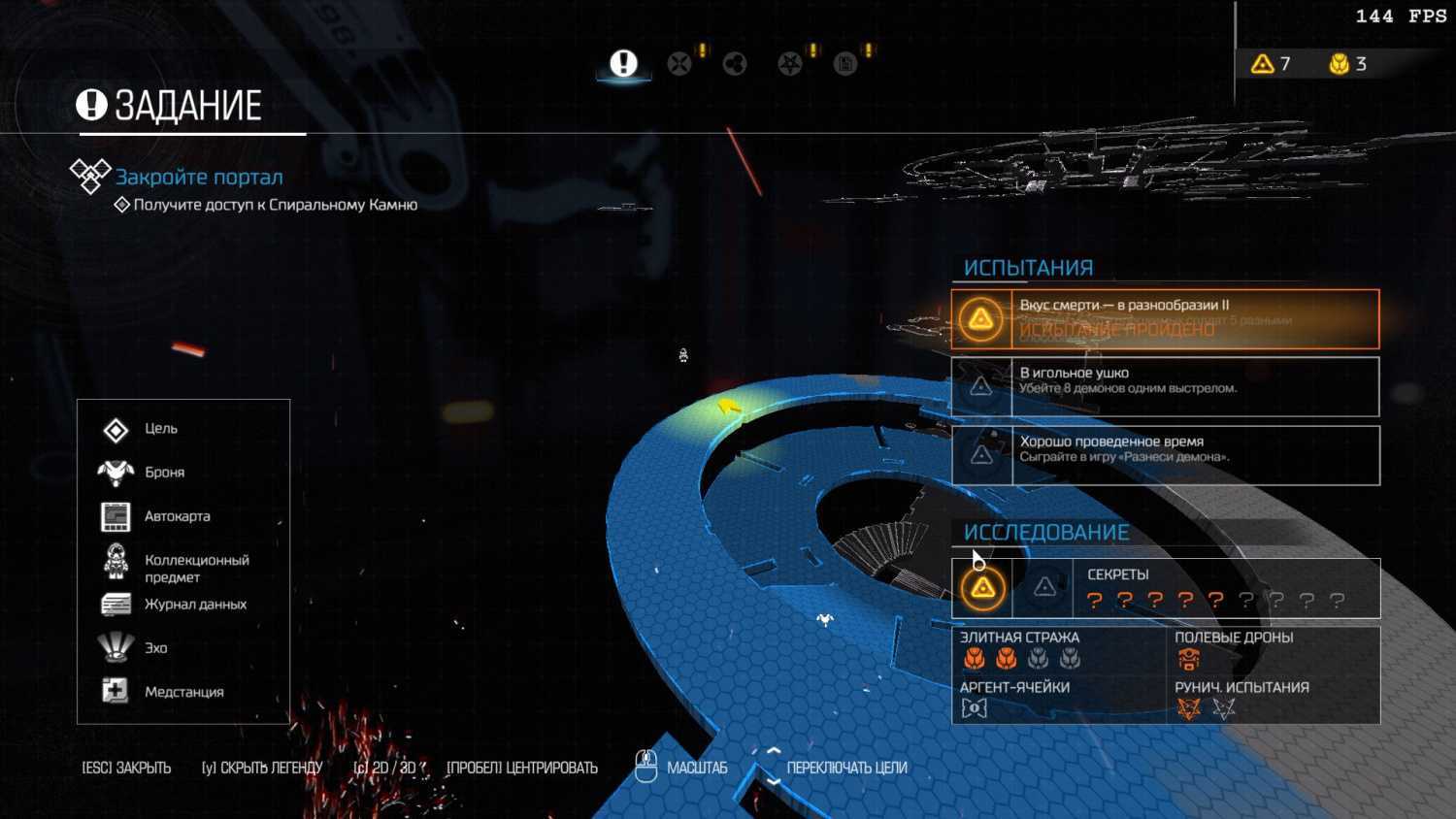Select the 'Вкус смерти — в разнообразии II' challenge
This screenshot has height=819, width=1456.
click(1165, 318)
